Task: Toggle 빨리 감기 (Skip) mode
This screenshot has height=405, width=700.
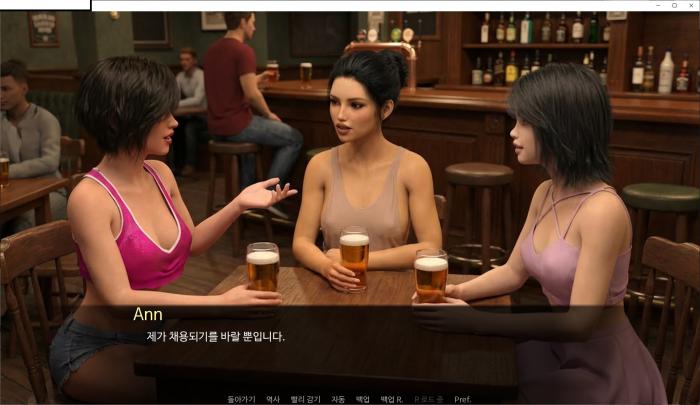Action: (x=305, y=399)
